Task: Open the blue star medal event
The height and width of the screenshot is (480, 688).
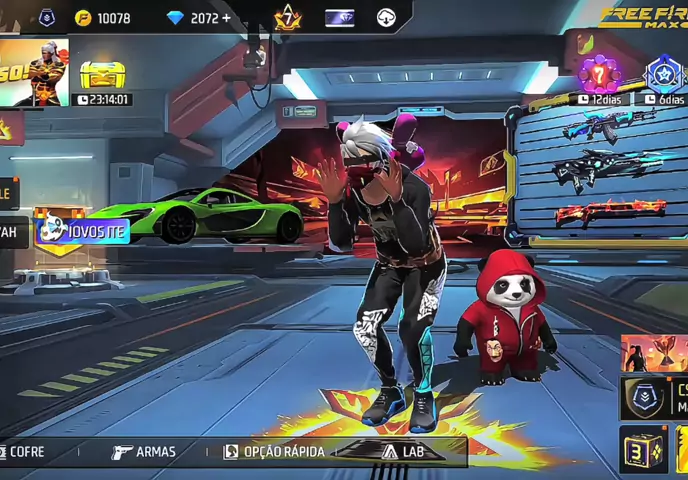Action: [x=663, y=73]
